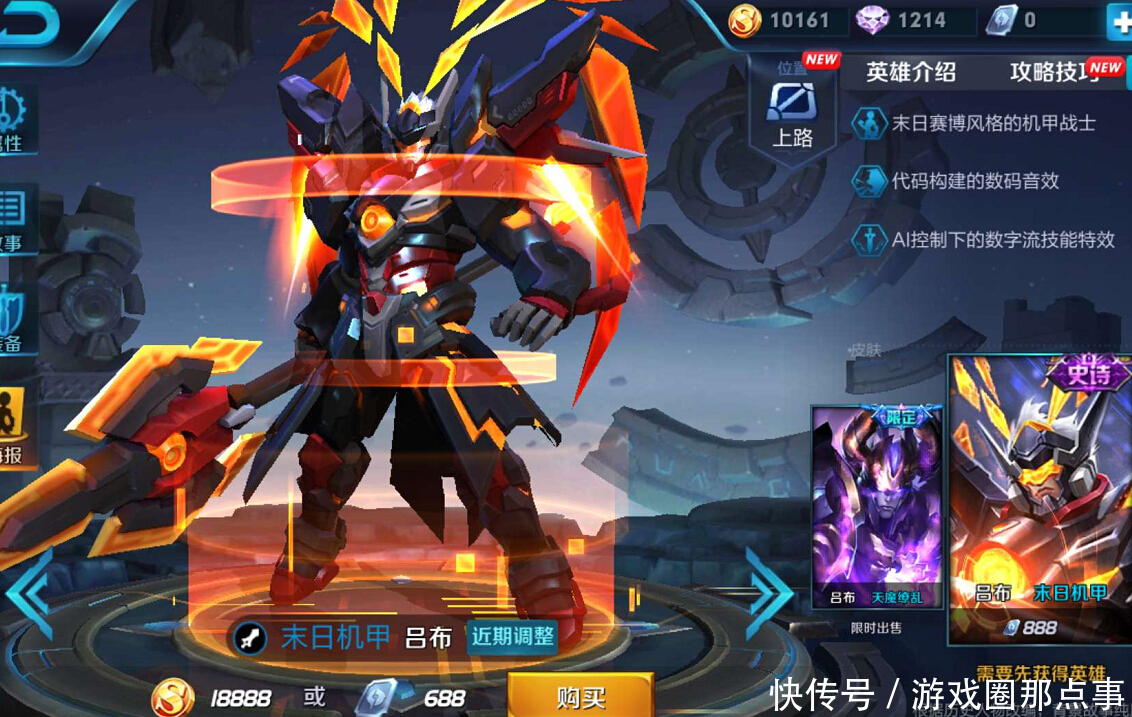The width and height of the screenshot is (1132, 717).
Task: Click the AI控制下的数字流技能特效 feature icon
Action: point(867,239)
